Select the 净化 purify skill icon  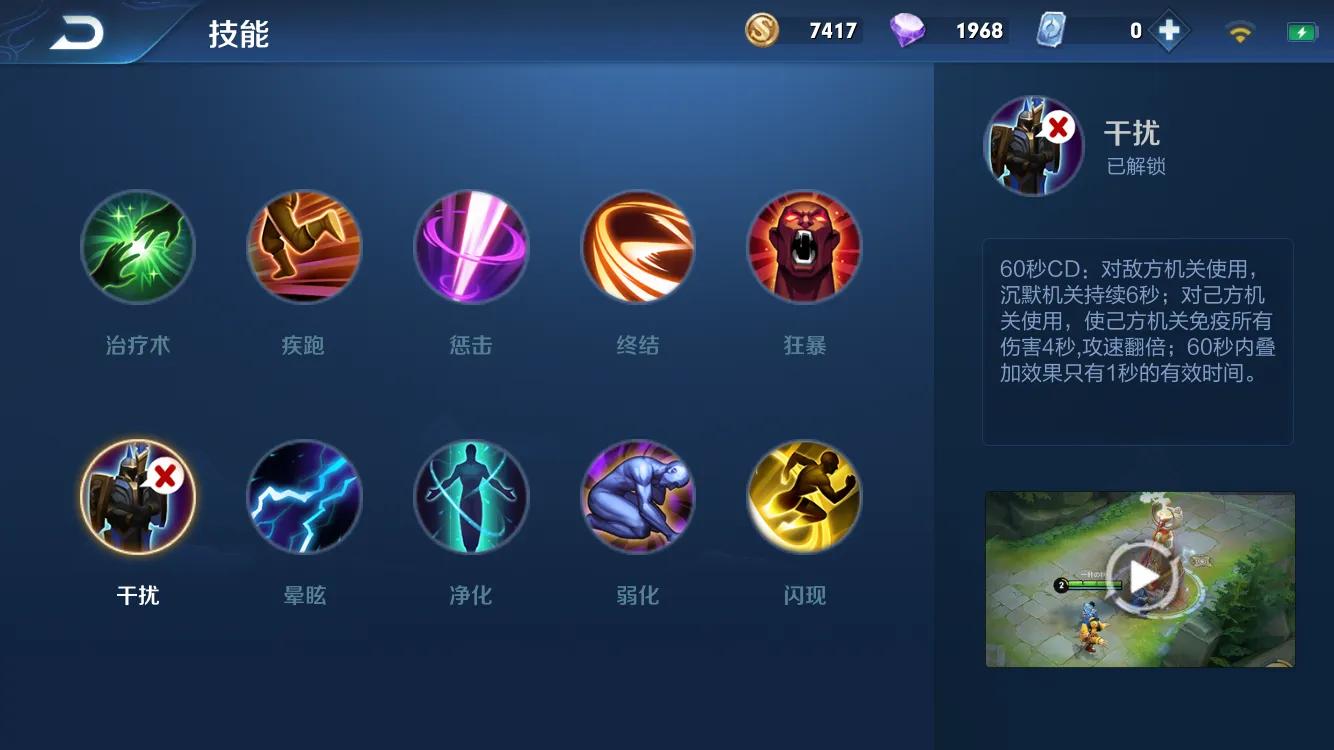[x=471, y=496]
